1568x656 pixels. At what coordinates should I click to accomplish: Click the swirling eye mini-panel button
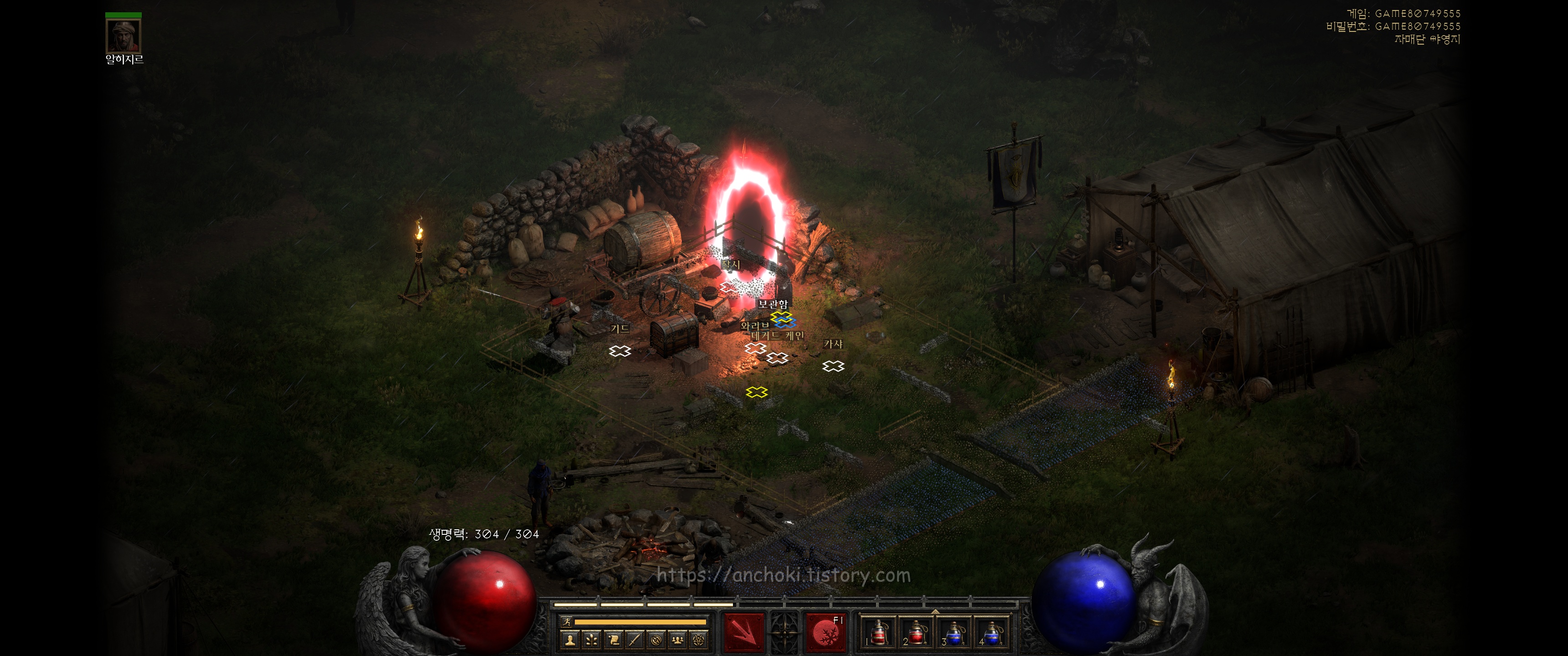click(656, 640)
